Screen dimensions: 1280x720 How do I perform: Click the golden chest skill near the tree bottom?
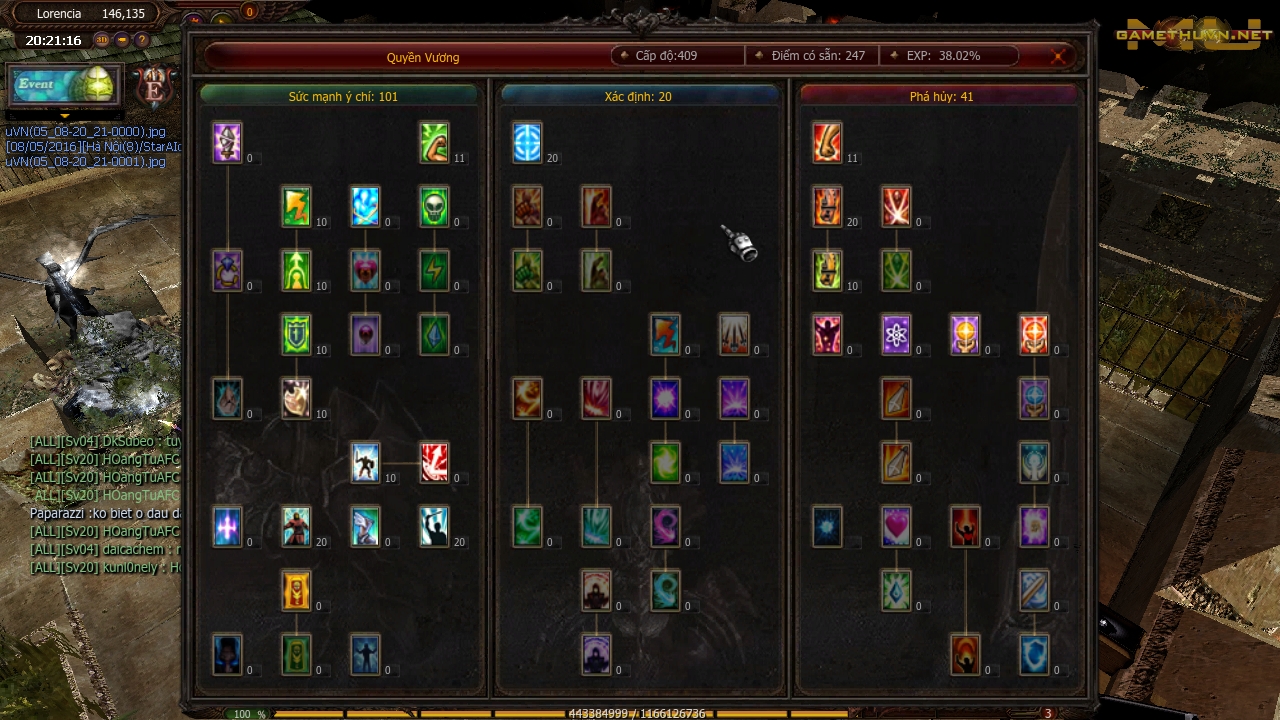[296, 590]
